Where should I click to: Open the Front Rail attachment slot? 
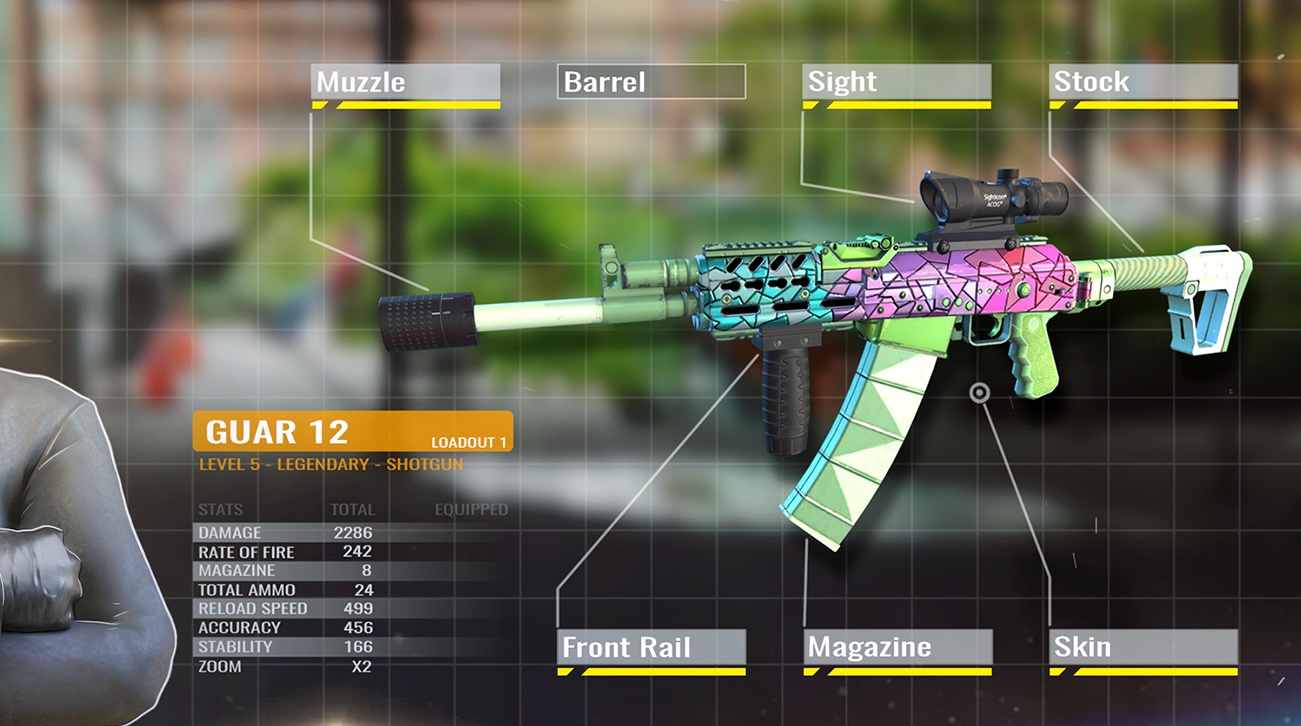650,648
